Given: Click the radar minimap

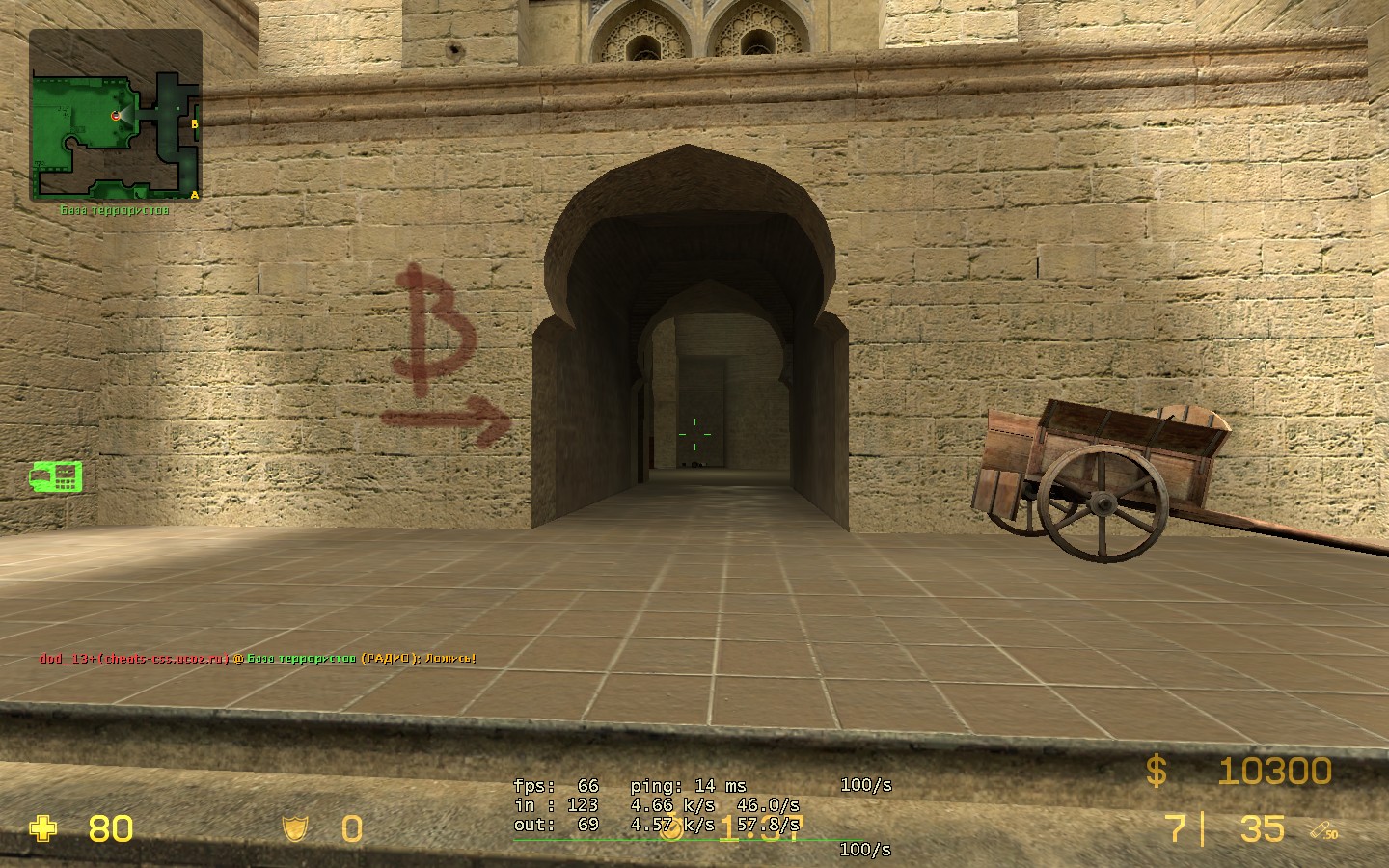Looking at the screenshot, I should (116, 116).
